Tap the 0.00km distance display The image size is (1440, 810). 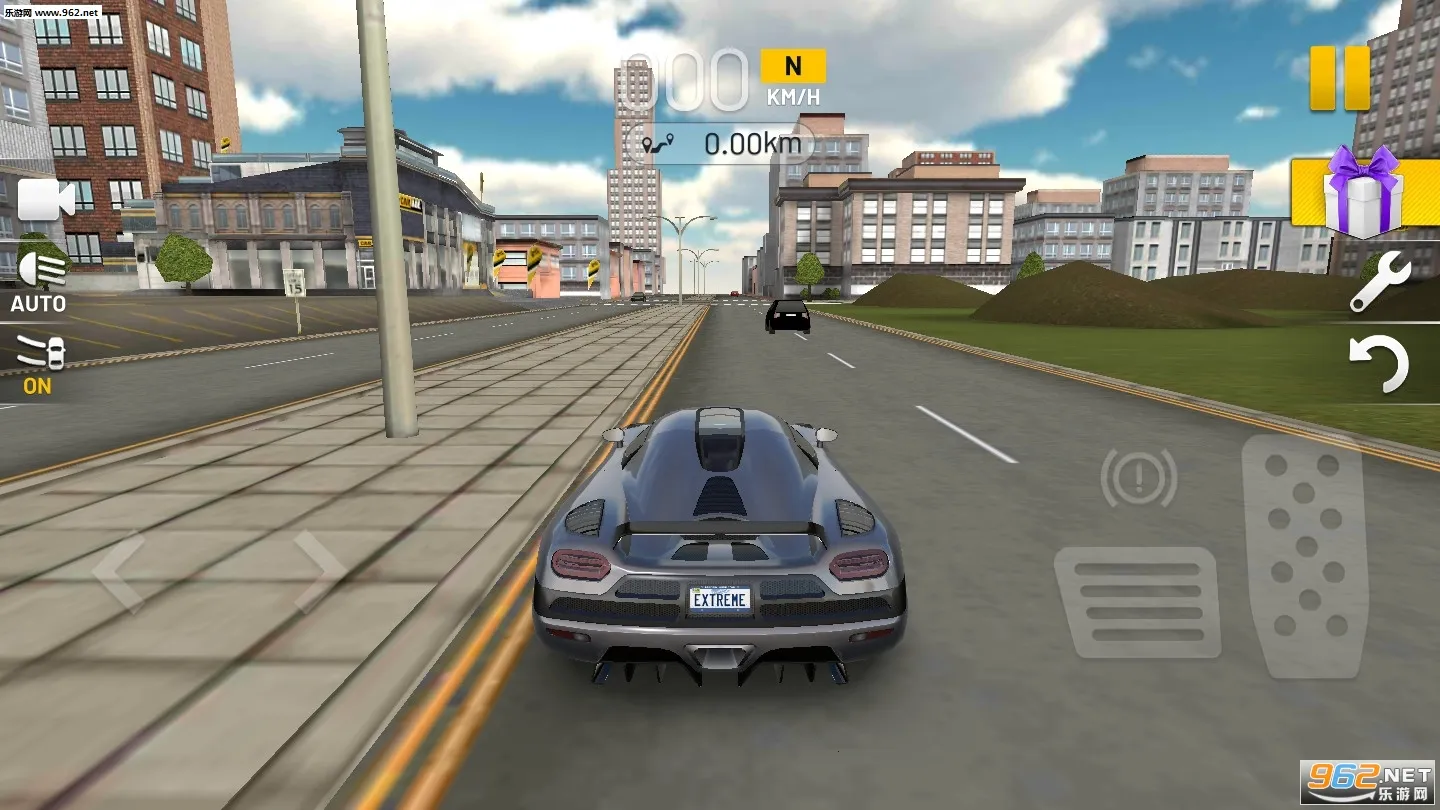(753, 143)
